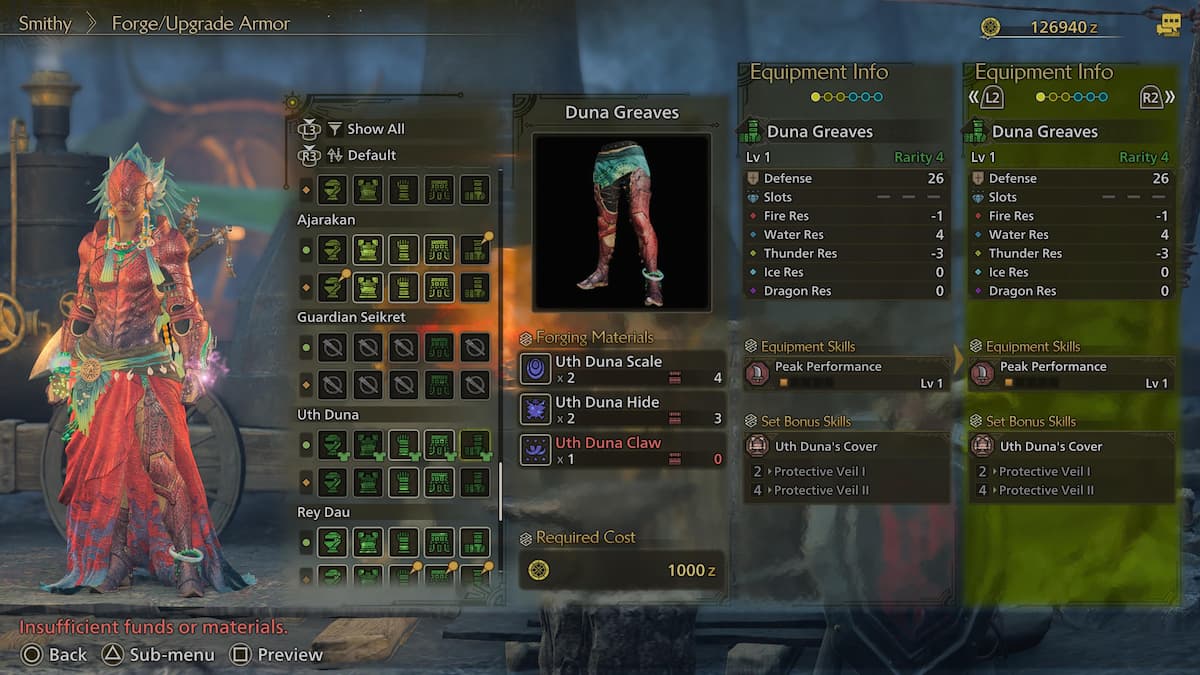This screenshot has width=1200, height=675.
Task: Pick the Uth Duna beta arm guards
Action: 403,482
